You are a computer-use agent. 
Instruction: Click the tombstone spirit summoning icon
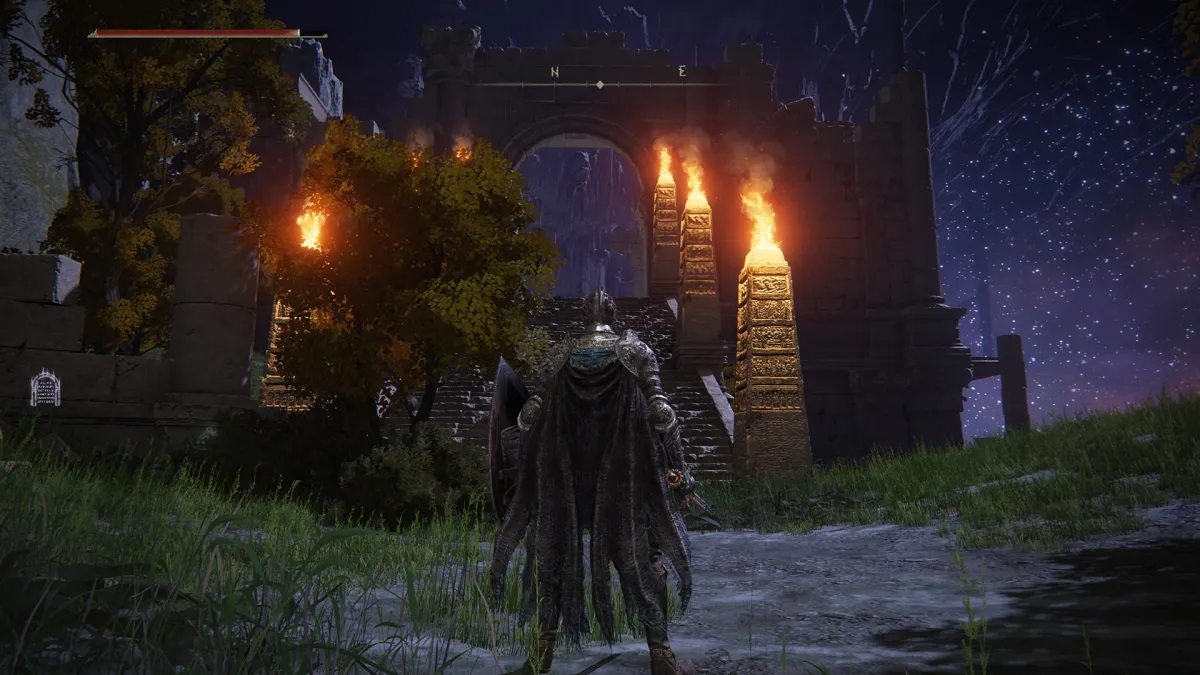[45, 388]
